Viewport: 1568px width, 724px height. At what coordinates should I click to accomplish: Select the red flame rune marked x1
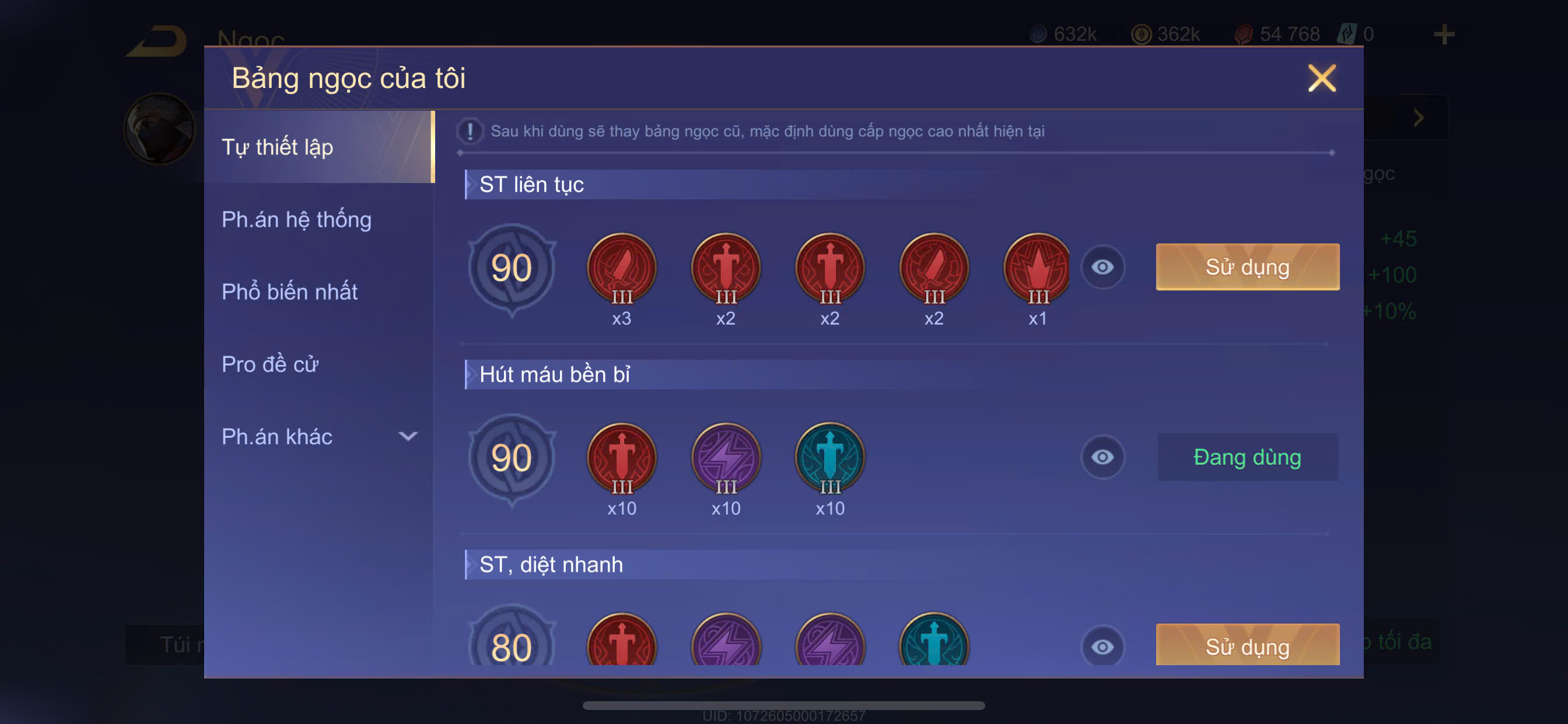pyautogui.click(x=1037, y=268)
